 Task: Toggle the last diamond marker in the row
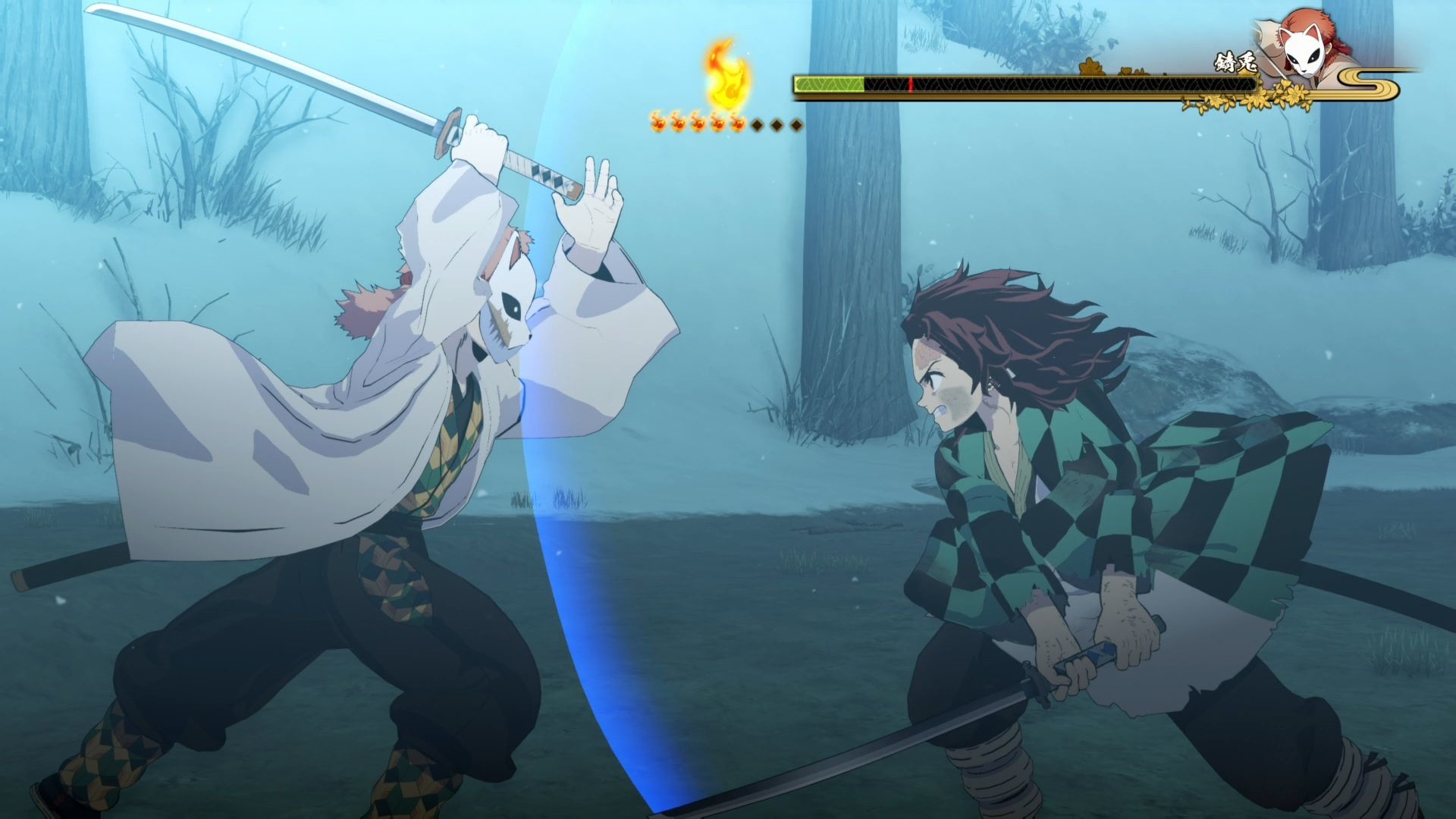(795, 123)
